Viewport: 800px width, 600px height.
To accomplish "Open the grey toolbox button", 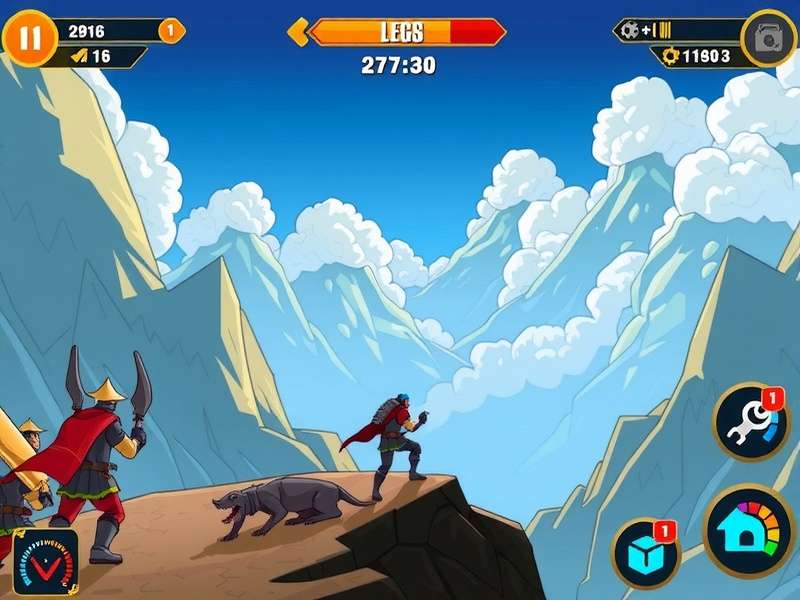I will 768,39.
